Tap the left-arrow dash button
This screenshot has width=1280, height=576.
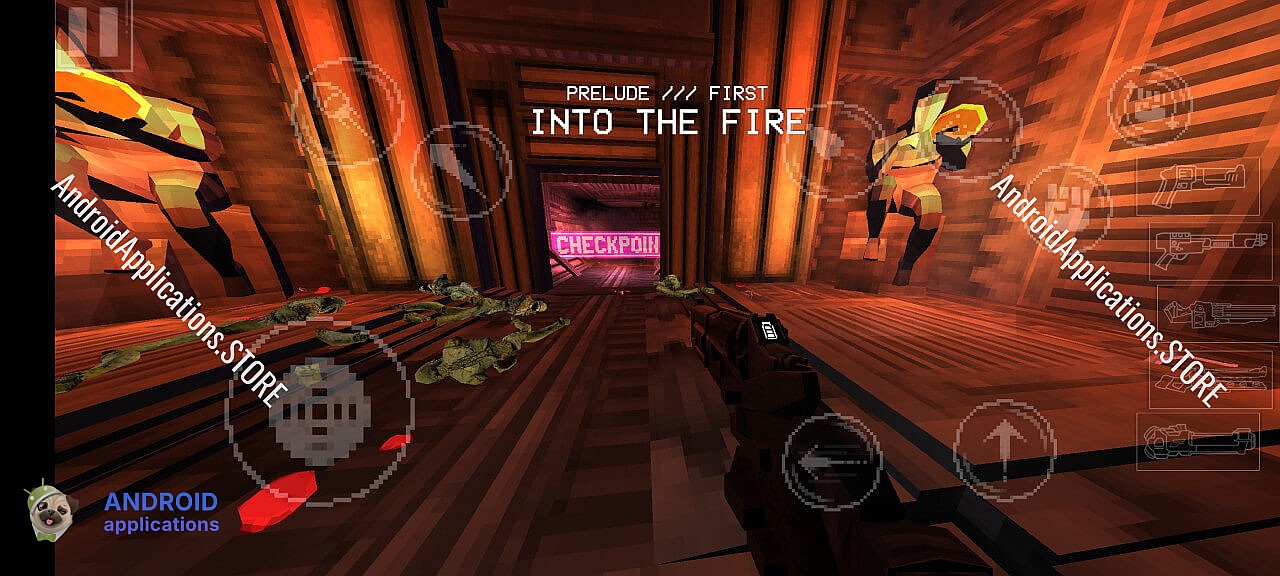(832, 462)
